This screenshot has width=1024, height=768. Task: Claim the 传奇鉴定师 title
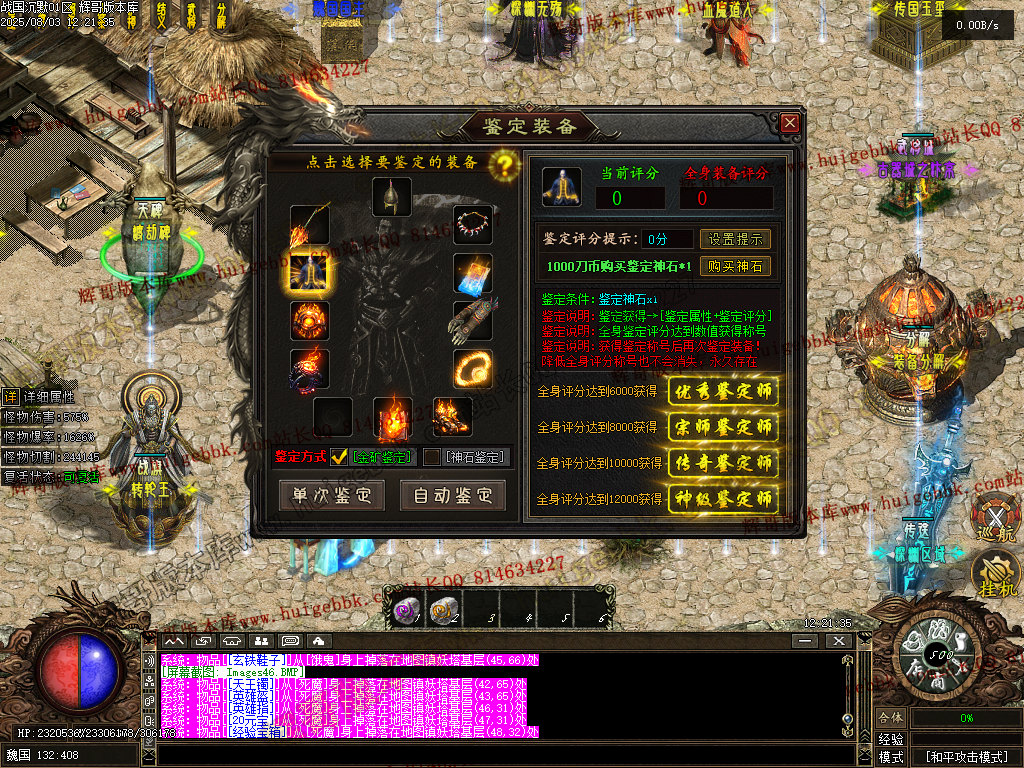coord(723,463)
